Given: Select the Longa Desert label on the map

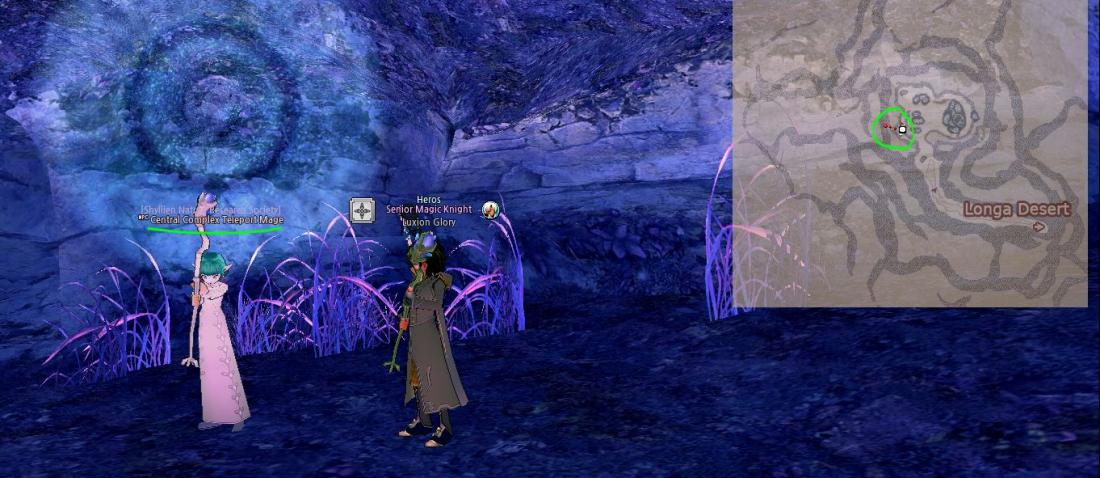Looking at the screenshot, I should 1016,209.
